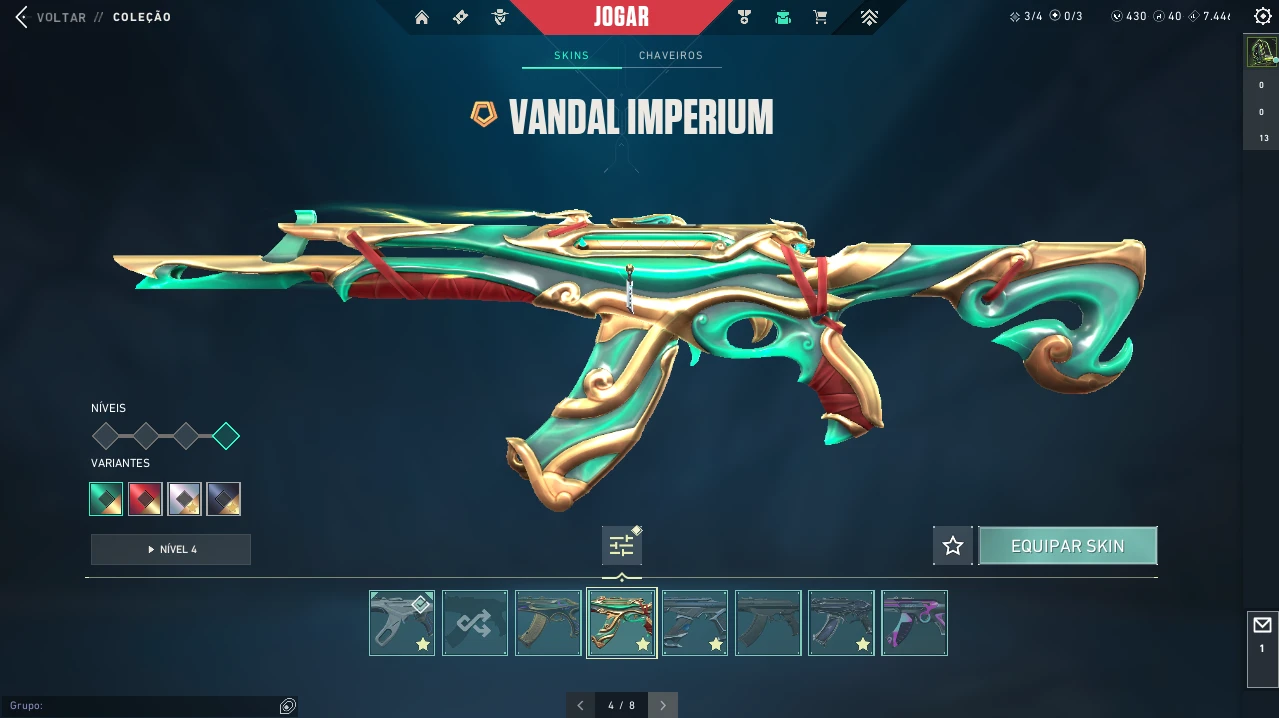Select the teal green variant swatch
Screen dimensions: 1279x718
[106, 499]
